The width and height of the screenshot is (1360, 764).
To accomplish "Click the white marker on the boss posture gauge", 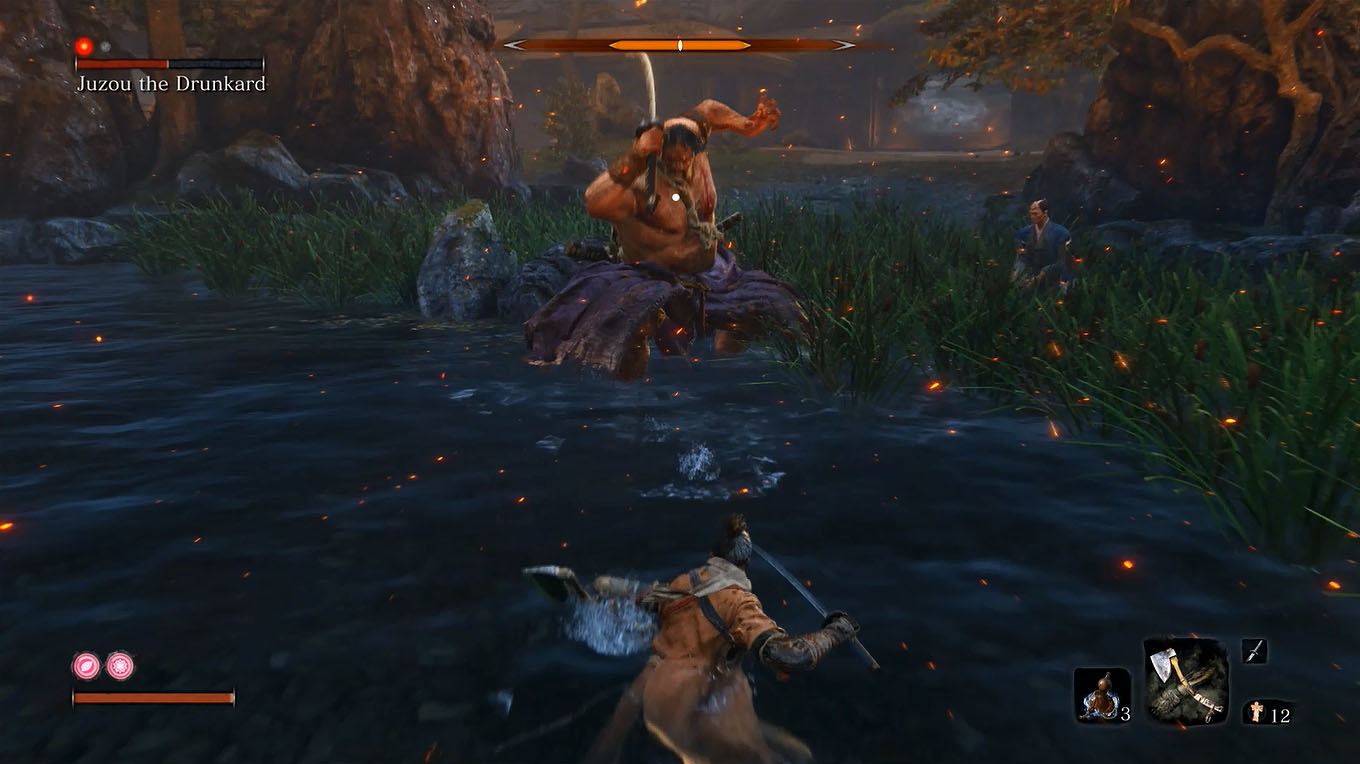I will [679, 44].
